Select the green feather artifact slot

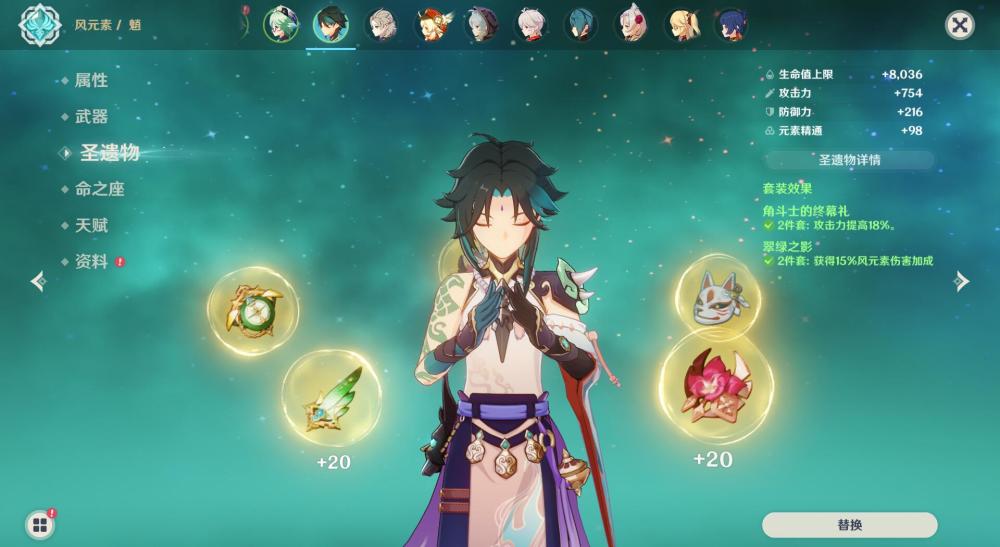pos(331,397)
